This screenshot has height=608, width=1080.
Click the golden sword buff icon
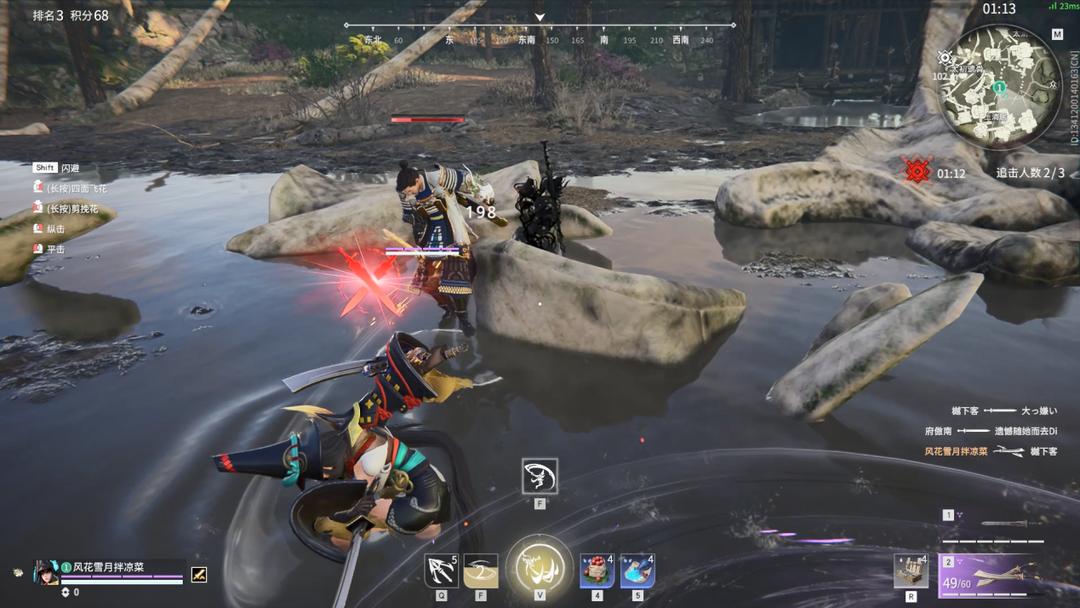[199, 574]
